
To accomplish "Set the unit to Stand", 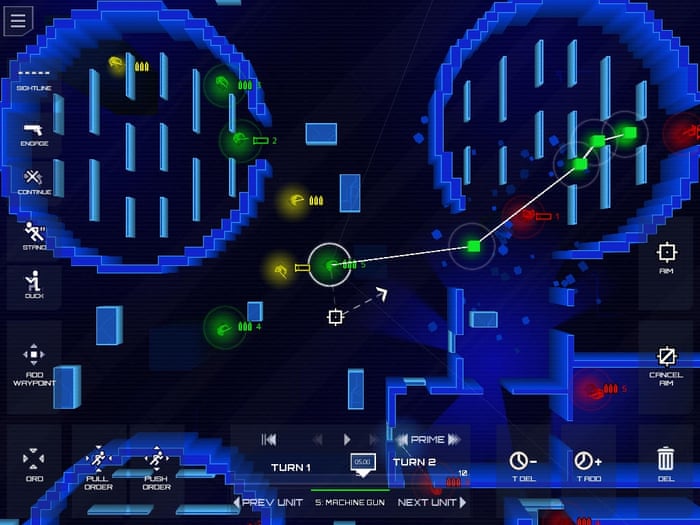I will click(33, 236).
